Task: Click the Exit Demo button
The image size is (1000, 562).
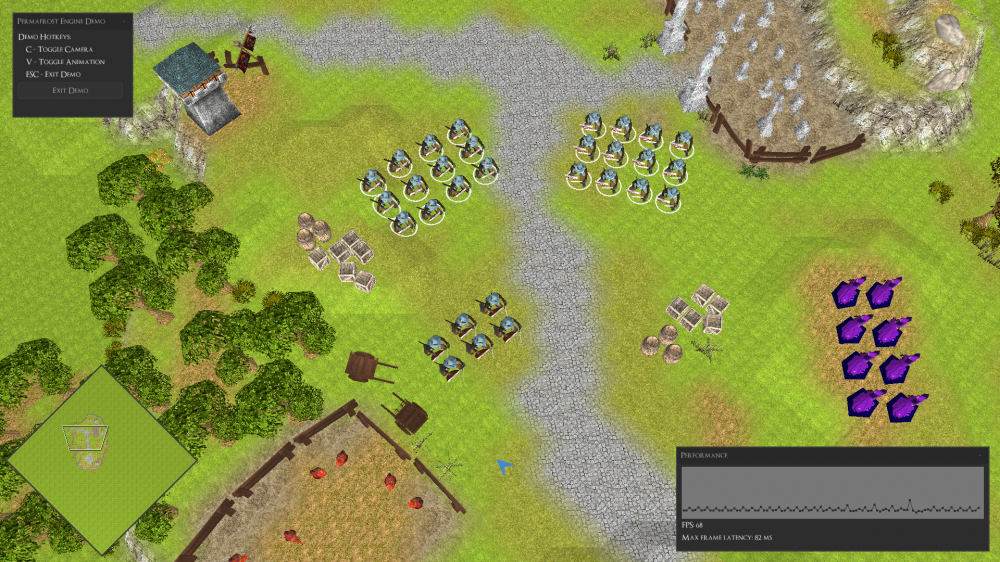Action: [69, 90]
